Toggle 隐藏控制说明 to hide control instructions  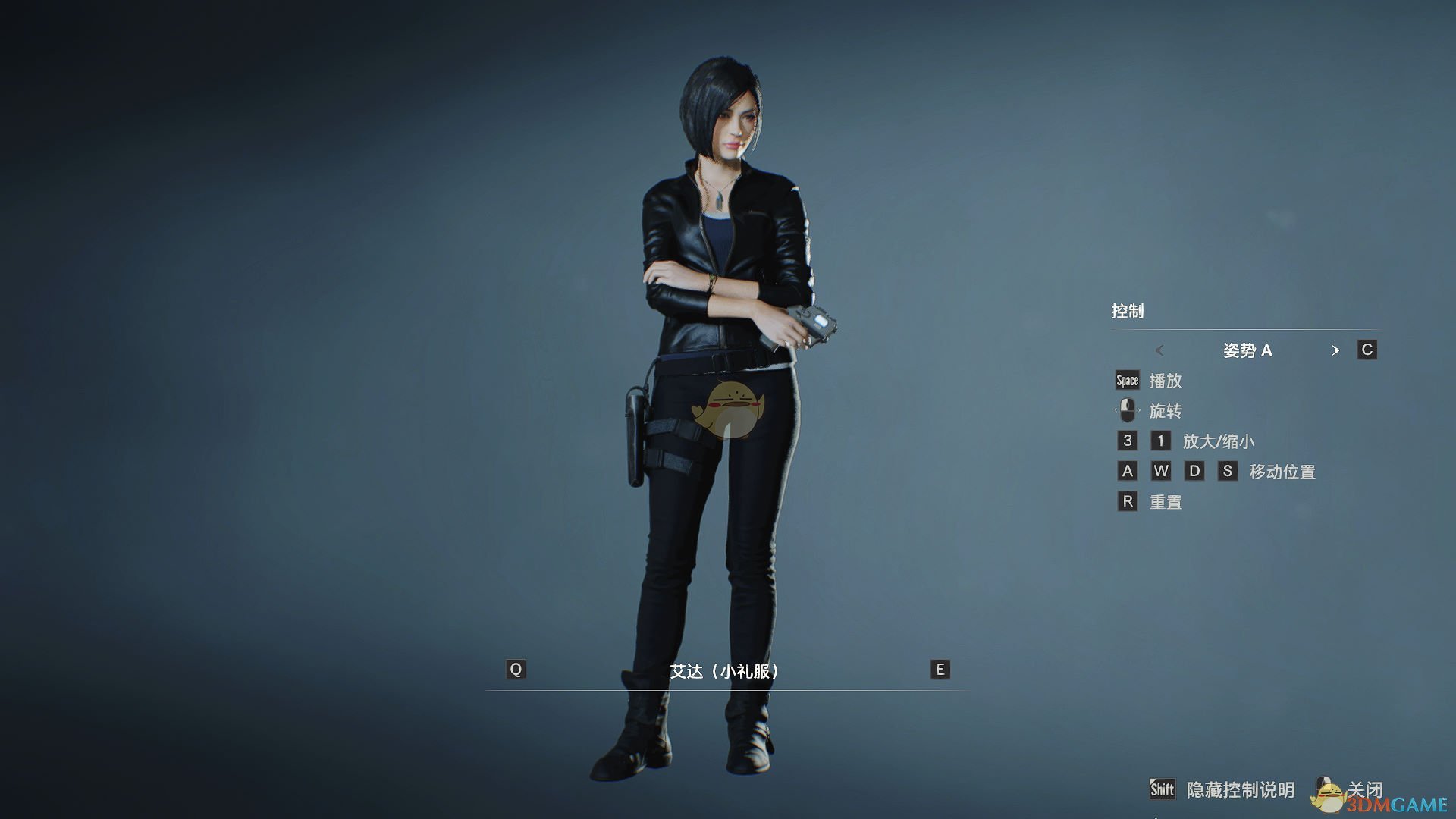(x=1241, y=789)
